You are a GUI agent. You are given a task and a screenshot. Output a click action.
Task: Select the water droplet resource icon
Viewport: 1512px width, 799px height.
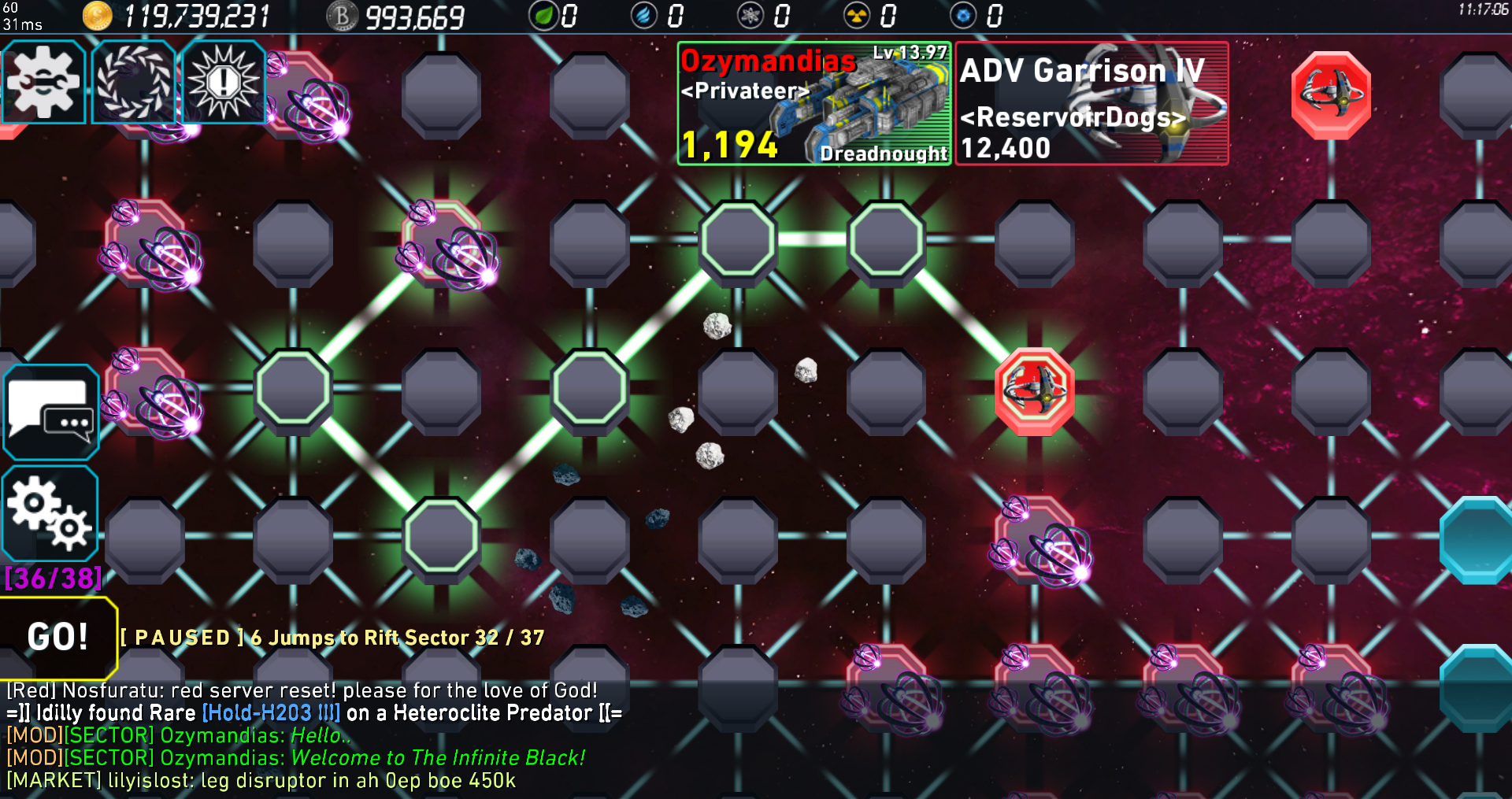pyautogui.click(x=643, y=13)
